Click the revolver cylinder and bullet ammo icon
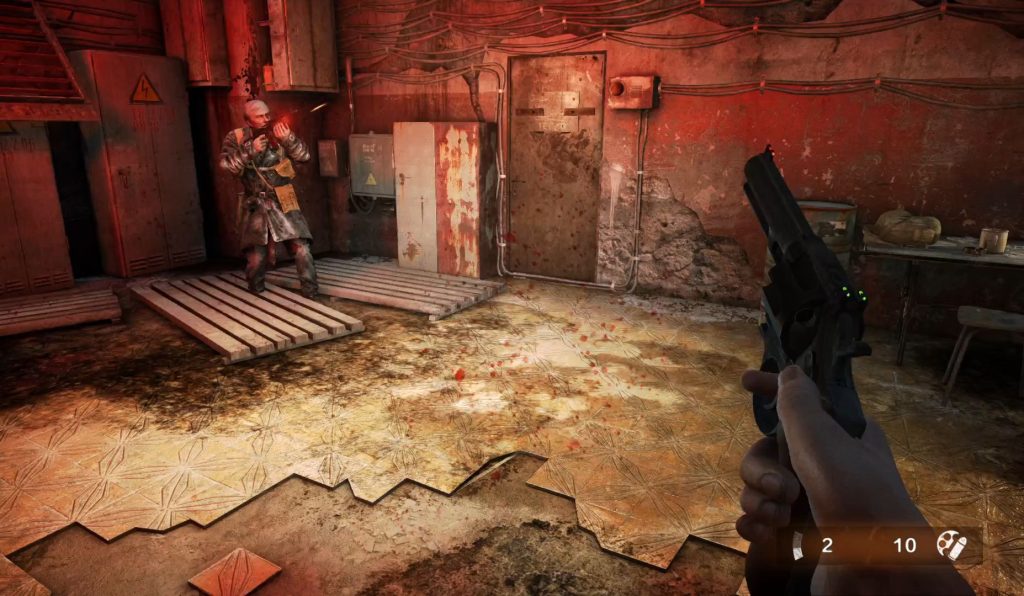 click(x=950, y=545)
